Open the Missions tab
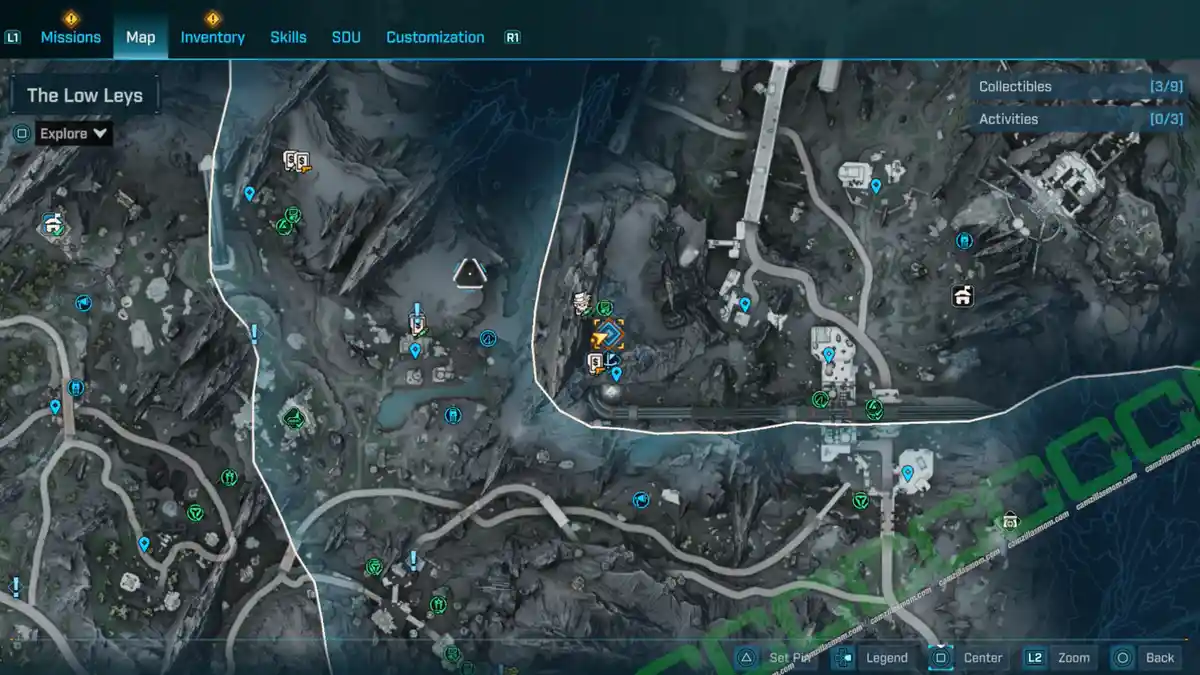The width and height of the screenshot is (1200, 675). 70,37
